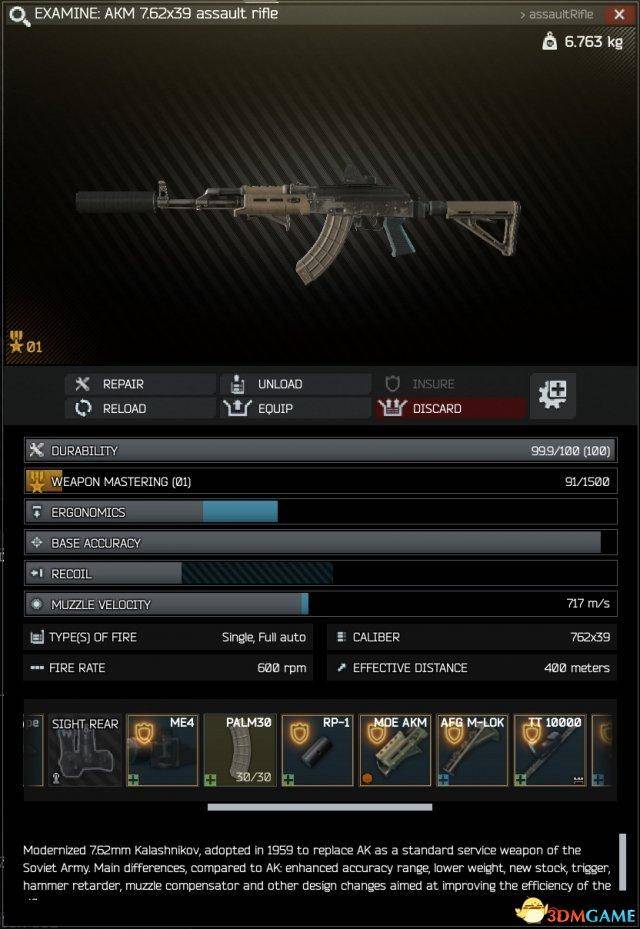Equip the AKM assault rifle
The image size is (640, 929).
click(296, 408)
